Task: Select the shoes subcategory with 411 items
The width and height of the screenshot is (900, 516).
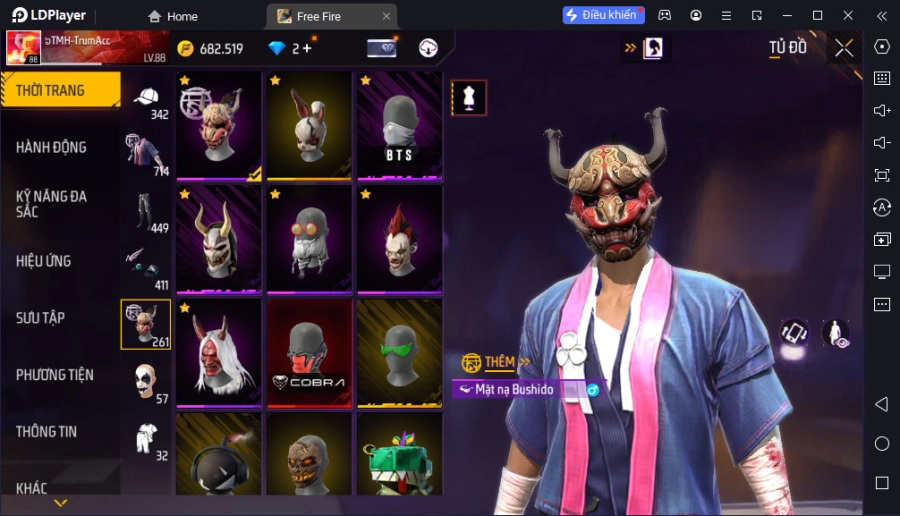Action: click(146, 268)
